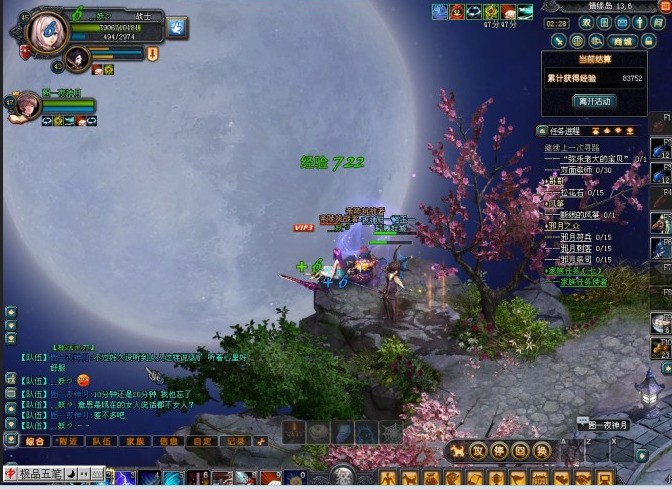Open the 记录 chat tab

point(235,440)
